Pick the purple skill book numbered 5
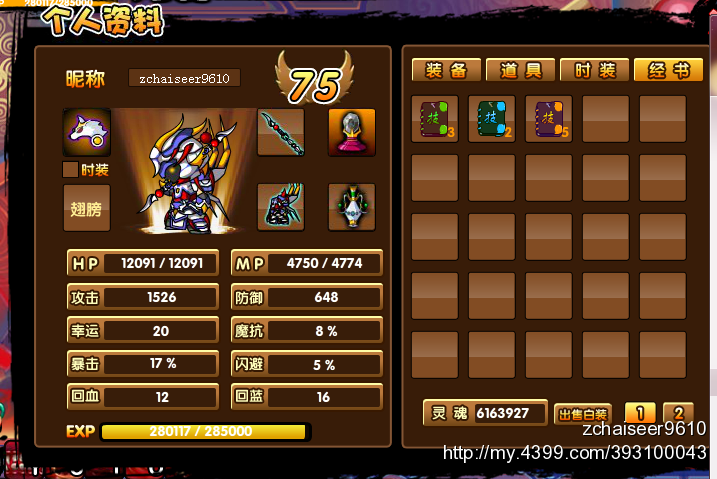 click(x=548, y=119)
